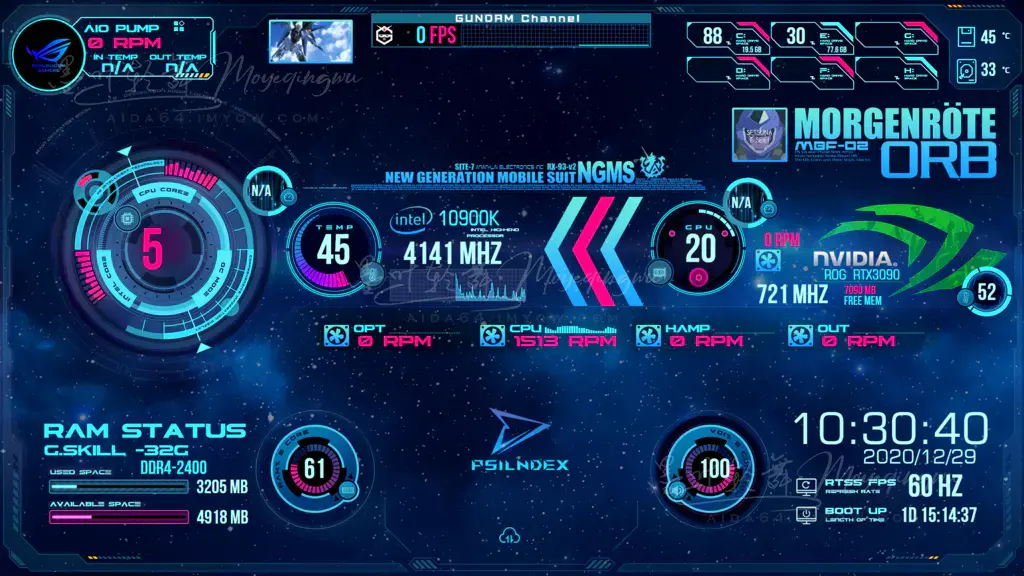Select the Setsuna pilot avatar portrait
The width and height of the screenshot is (1024, 576).
click(x=760, y=135)
